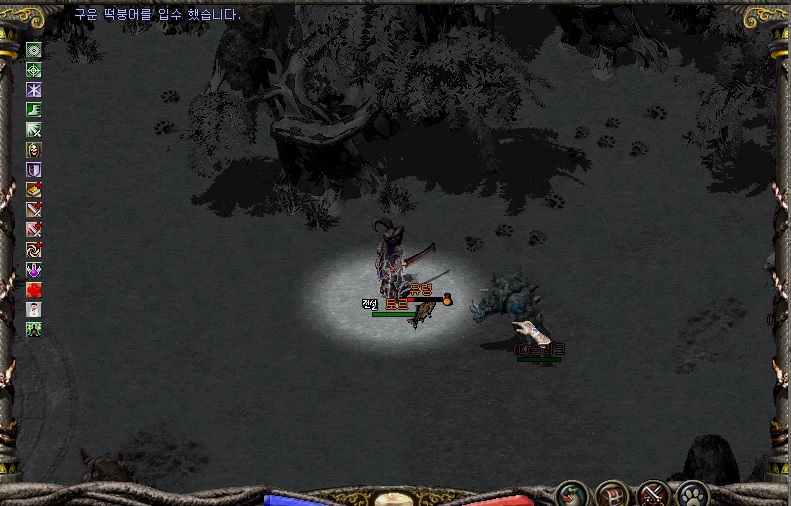This screenshot has width=791, height=506.
Task: Open the paw print pet menu
Action: [692, 494]
